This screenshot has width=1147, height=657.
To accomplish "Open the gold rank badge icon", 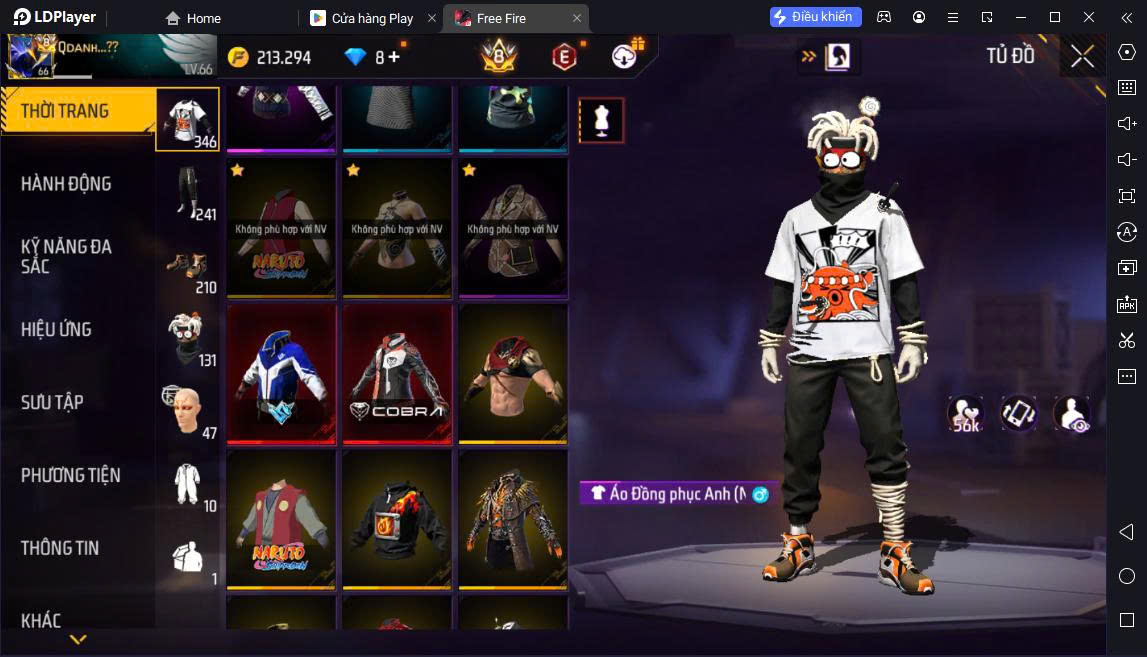I will (498, 56).
